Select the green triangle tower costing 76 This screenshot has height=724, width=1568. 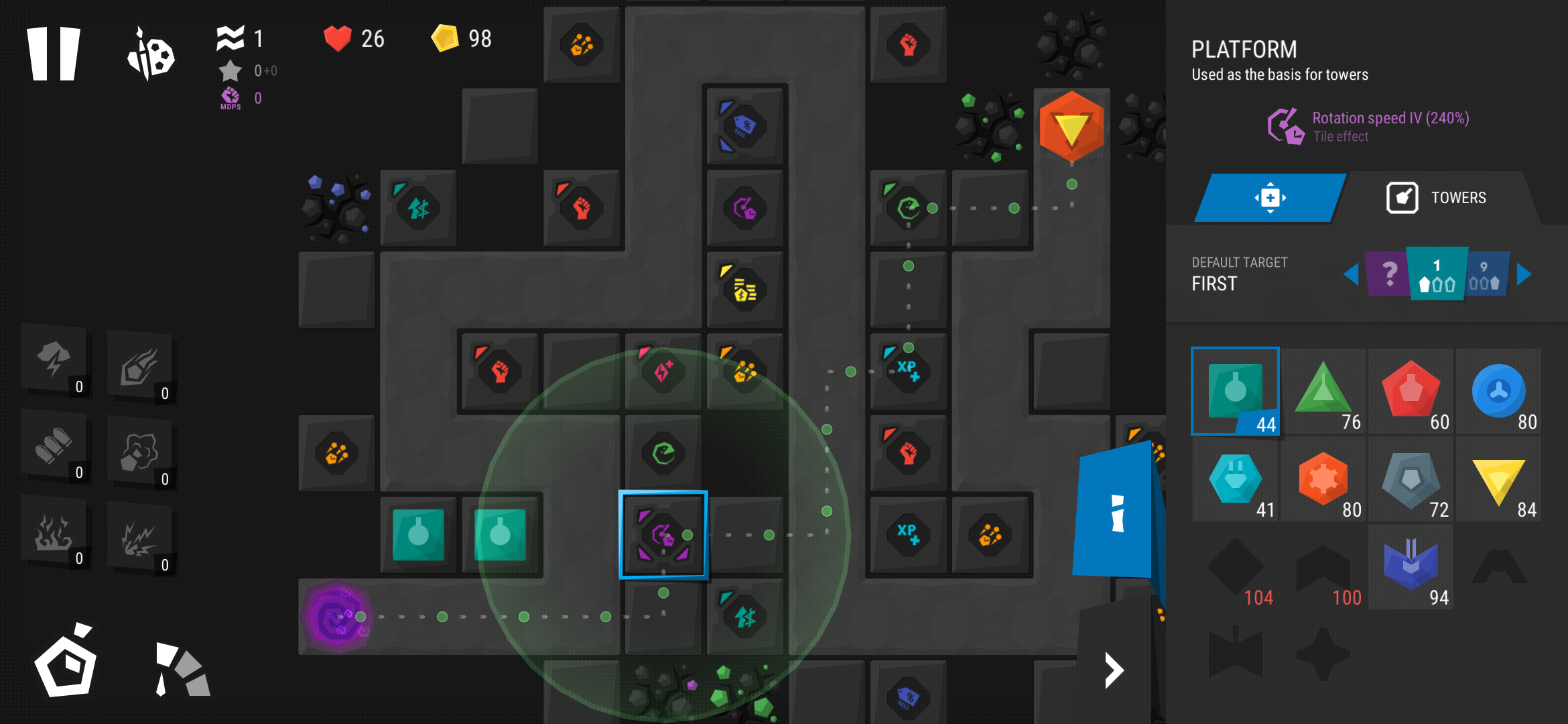click(1323, 391)
